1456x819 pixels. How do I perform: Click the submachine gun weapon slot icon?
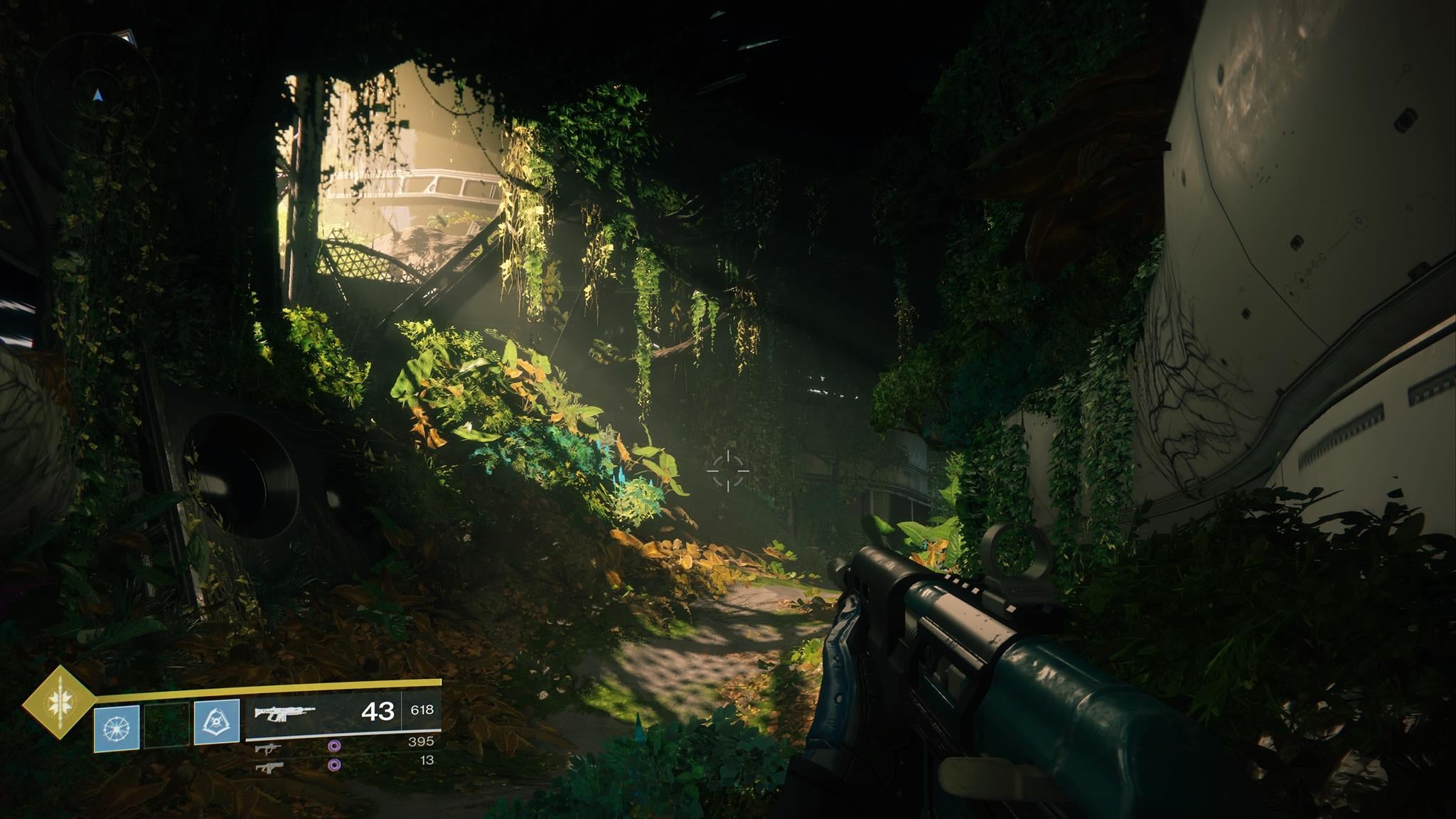(x=269, y=748)
